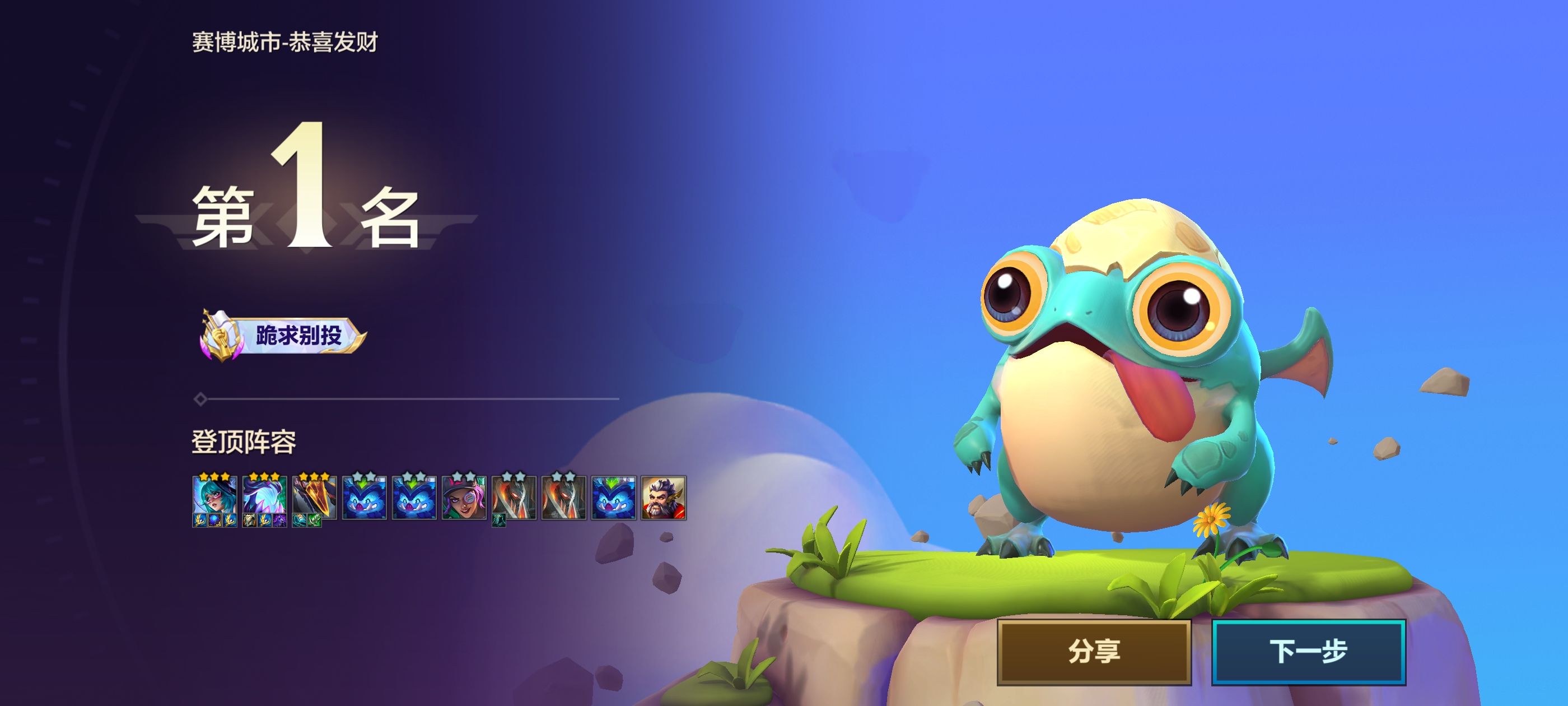
Task: Select the three-star orange blade champion
Action: [x=314, y=497]
